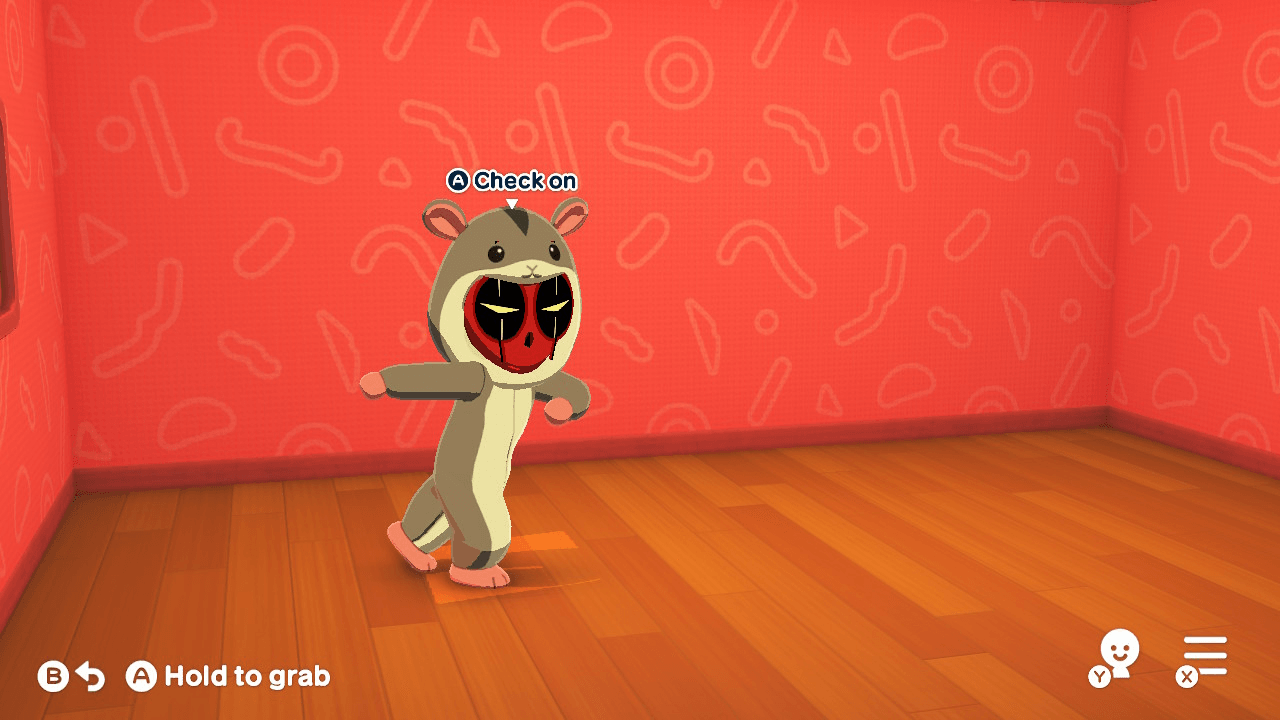Select the smiley character icon

(x=1120, y=648)
